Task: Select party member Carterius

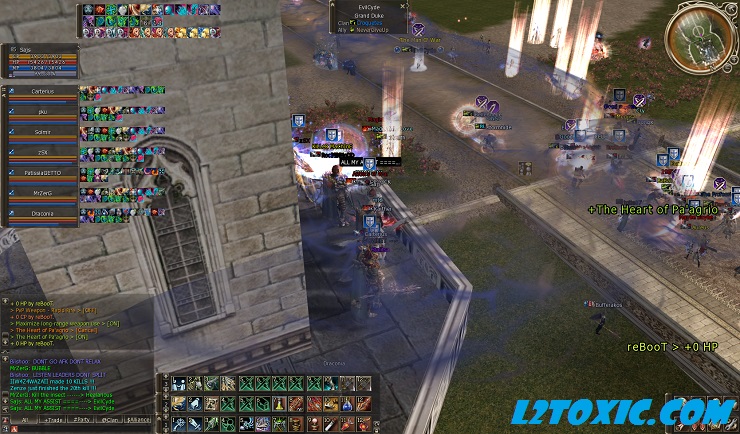Action: [42, 91]
